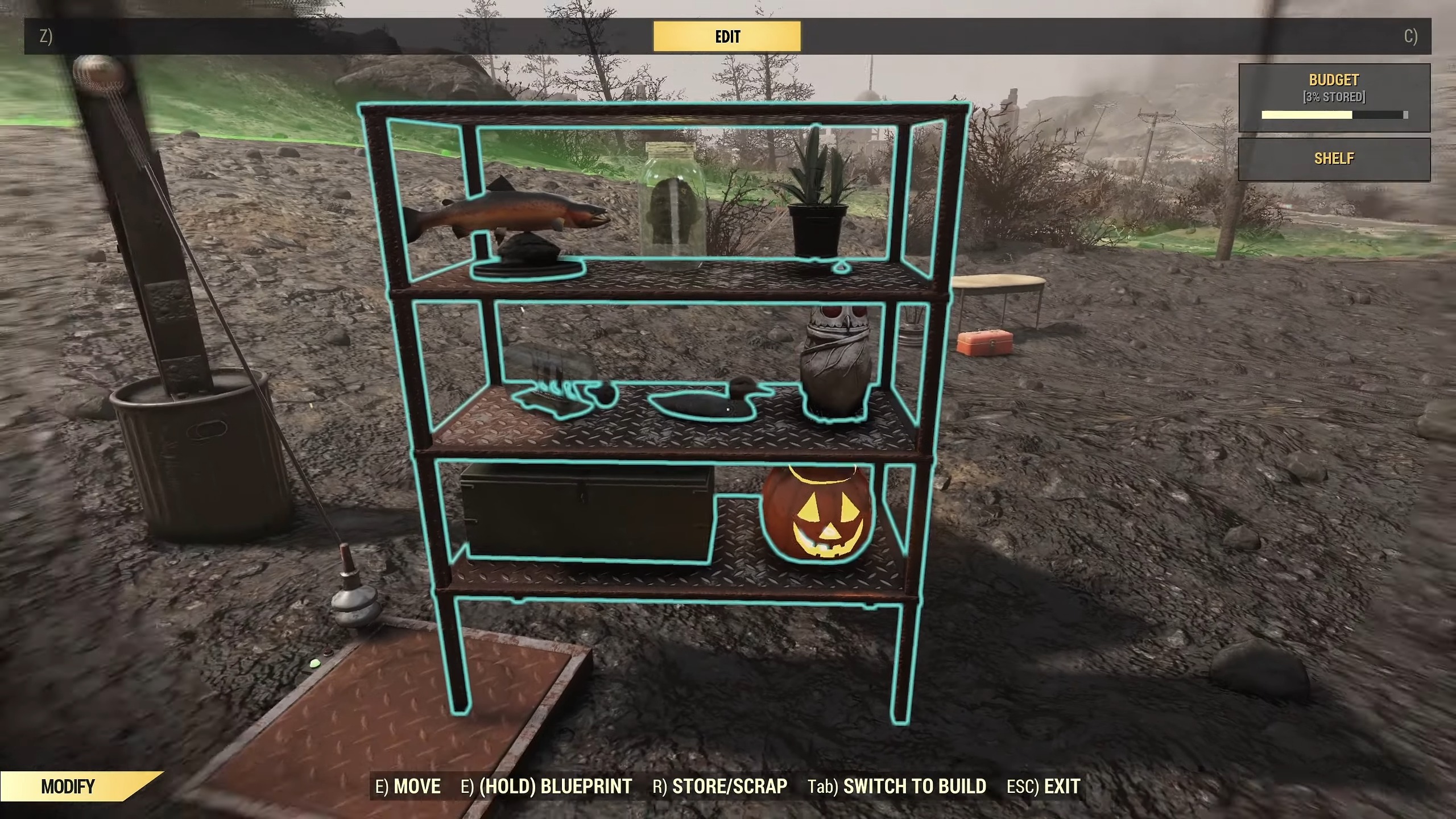
Task: Click the MOVE hotkey prompt
Action: 408,787
